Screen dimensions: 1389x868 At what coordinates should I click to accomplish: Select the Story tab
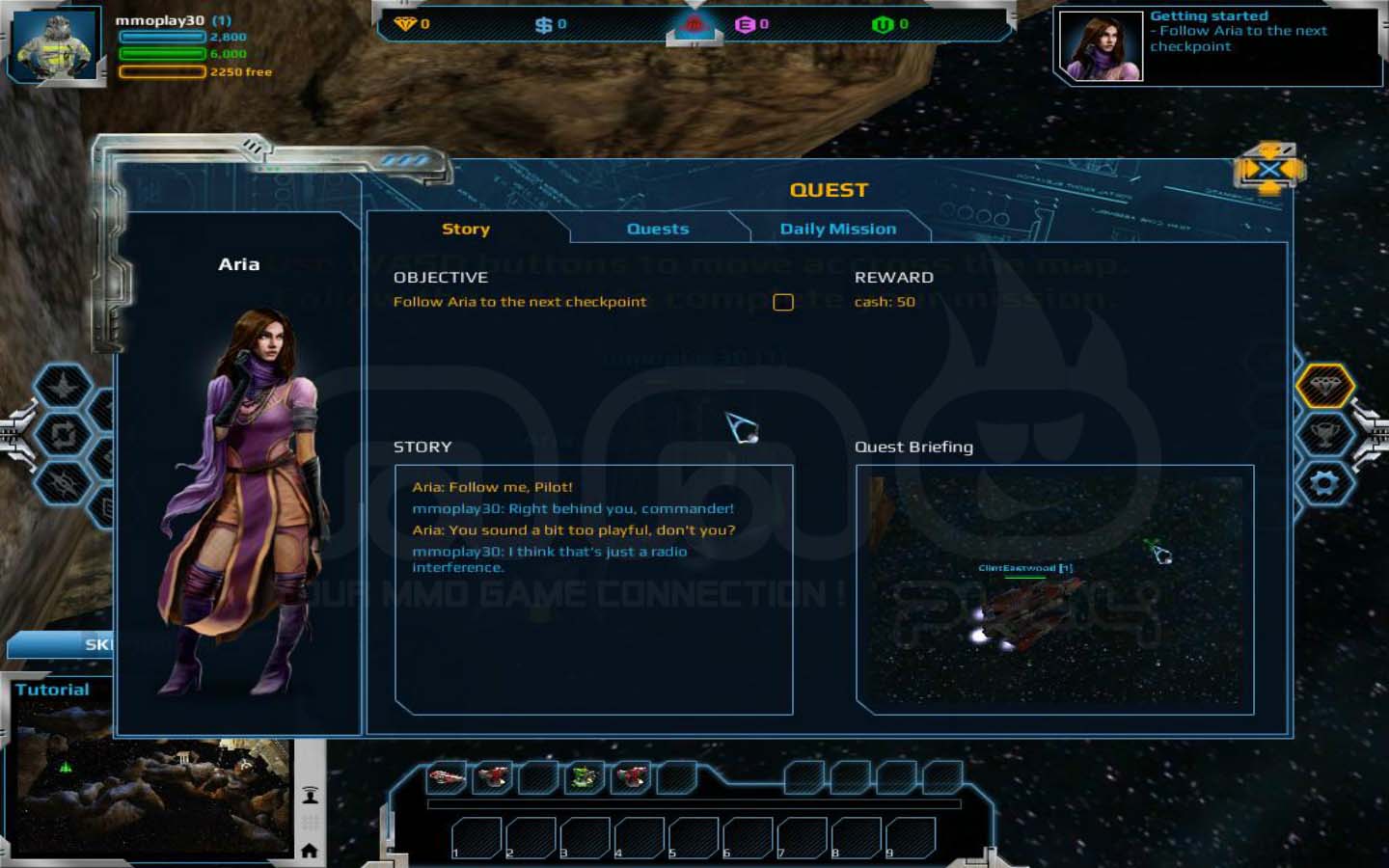tap(466, 229)
